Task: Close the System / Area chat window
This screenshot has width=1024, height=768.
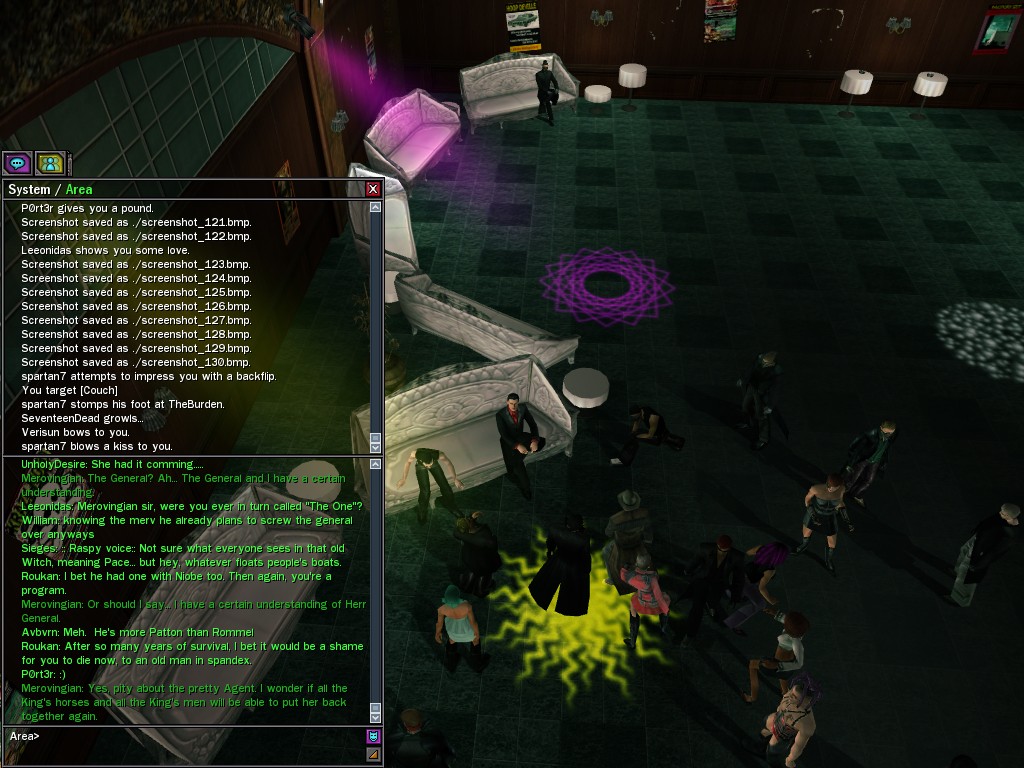Action: pos(373,189)
